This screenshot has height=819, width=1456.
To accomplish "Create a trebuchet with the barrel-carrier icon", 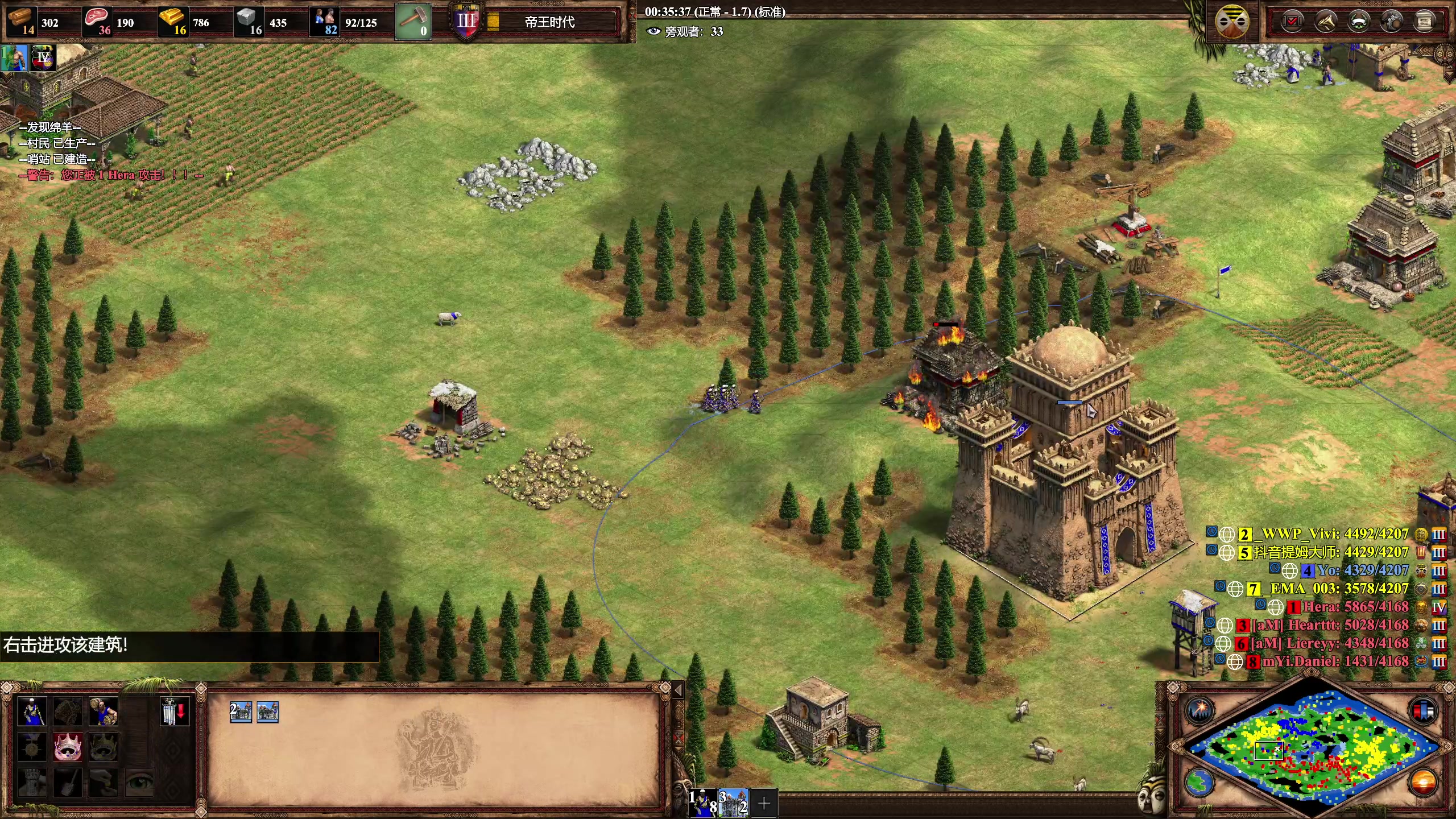I will 103,712.
